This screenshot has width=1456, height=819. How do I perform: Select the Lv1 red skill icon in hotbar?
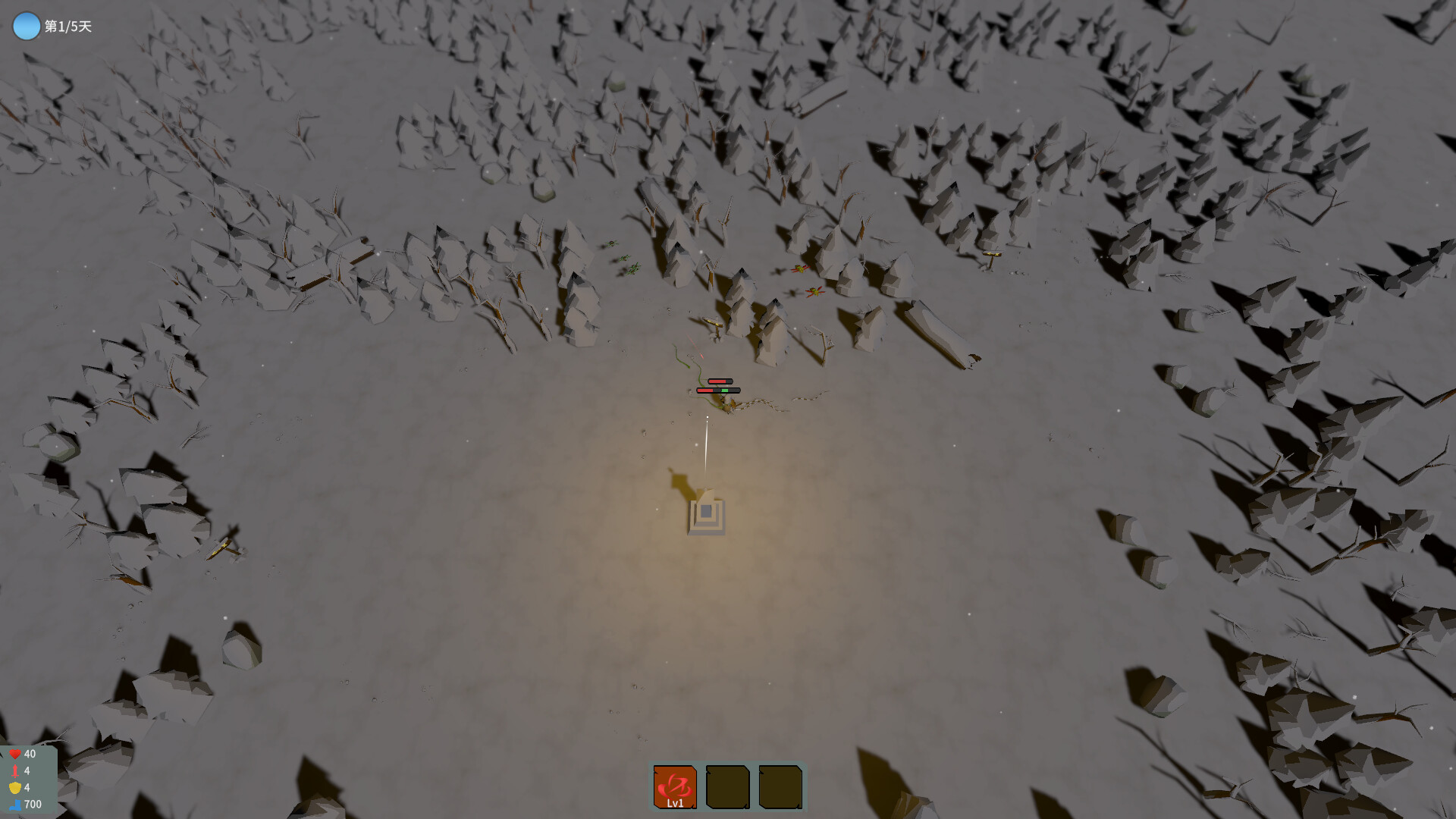(x=674, y=786)
